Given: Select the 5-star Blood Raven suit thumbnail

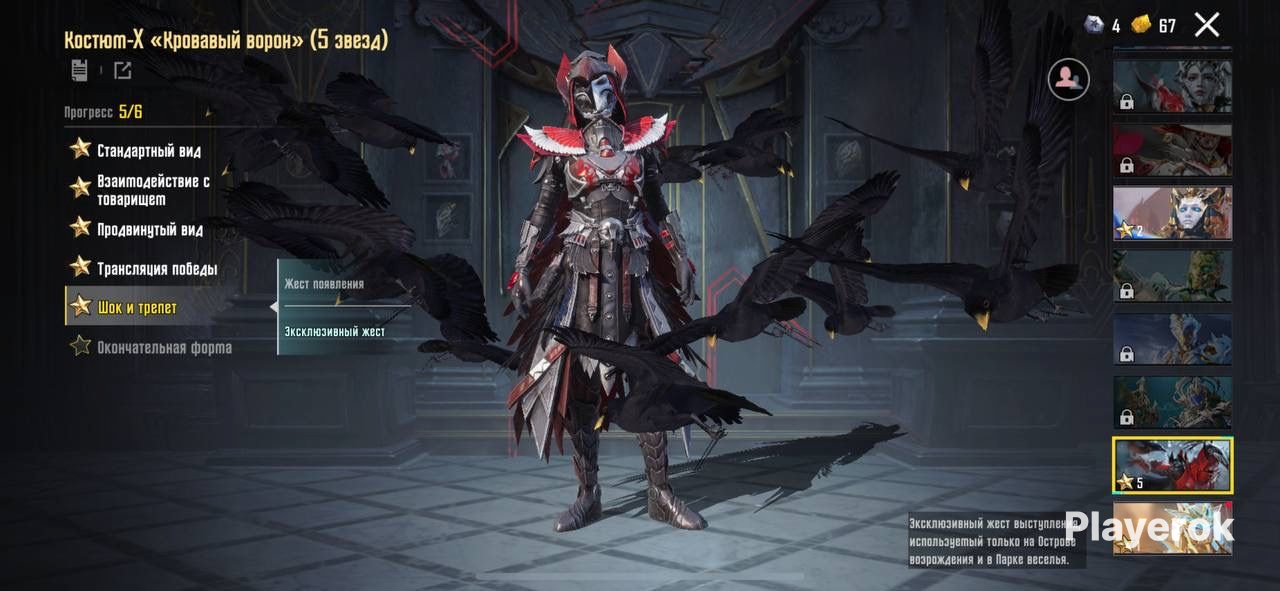Looking at the screenshot, I should 1172,465.
